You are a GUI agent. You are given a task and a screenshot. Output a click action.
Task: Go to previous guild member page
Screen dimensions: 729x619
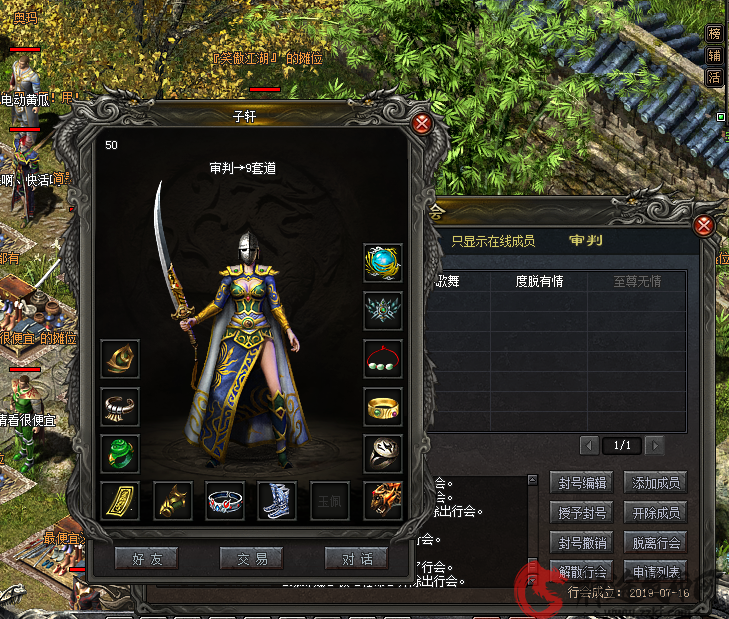point(590,445)
